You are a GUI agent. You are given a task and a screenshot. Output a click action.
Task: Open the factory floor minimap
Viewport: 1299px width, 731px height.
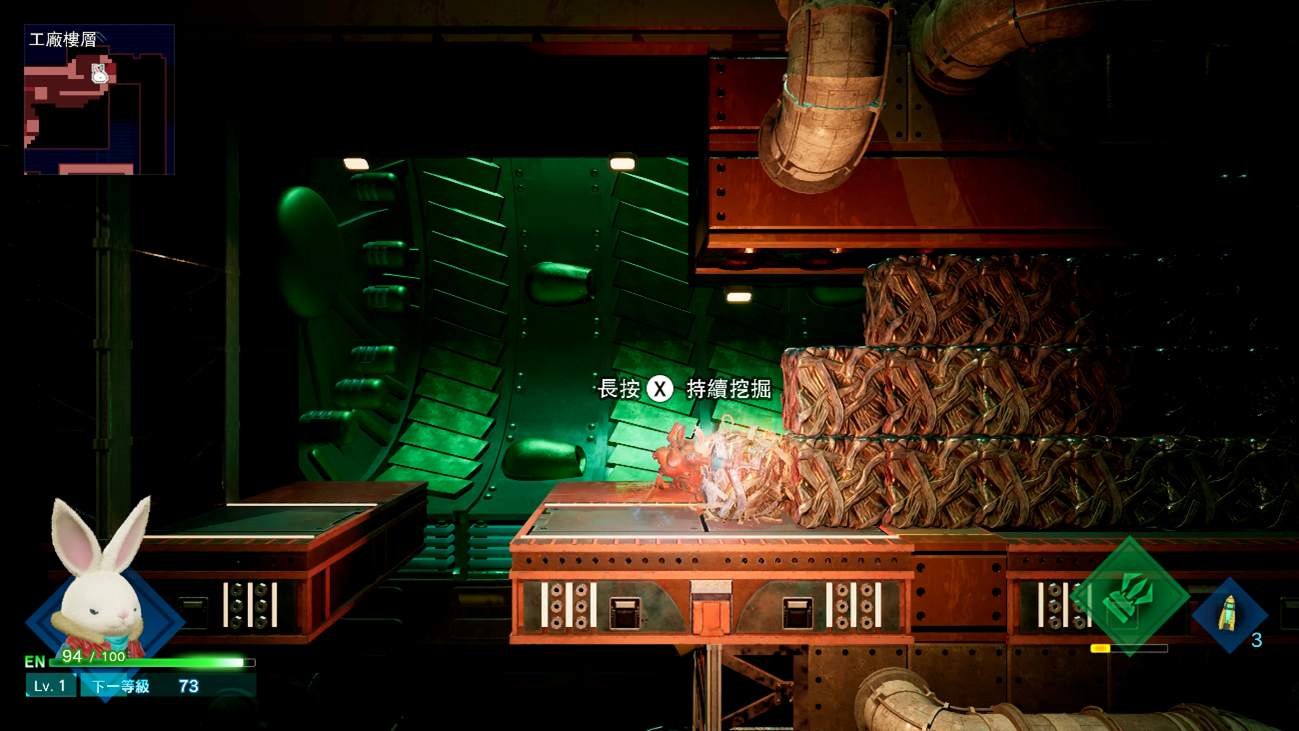(99, 99)
